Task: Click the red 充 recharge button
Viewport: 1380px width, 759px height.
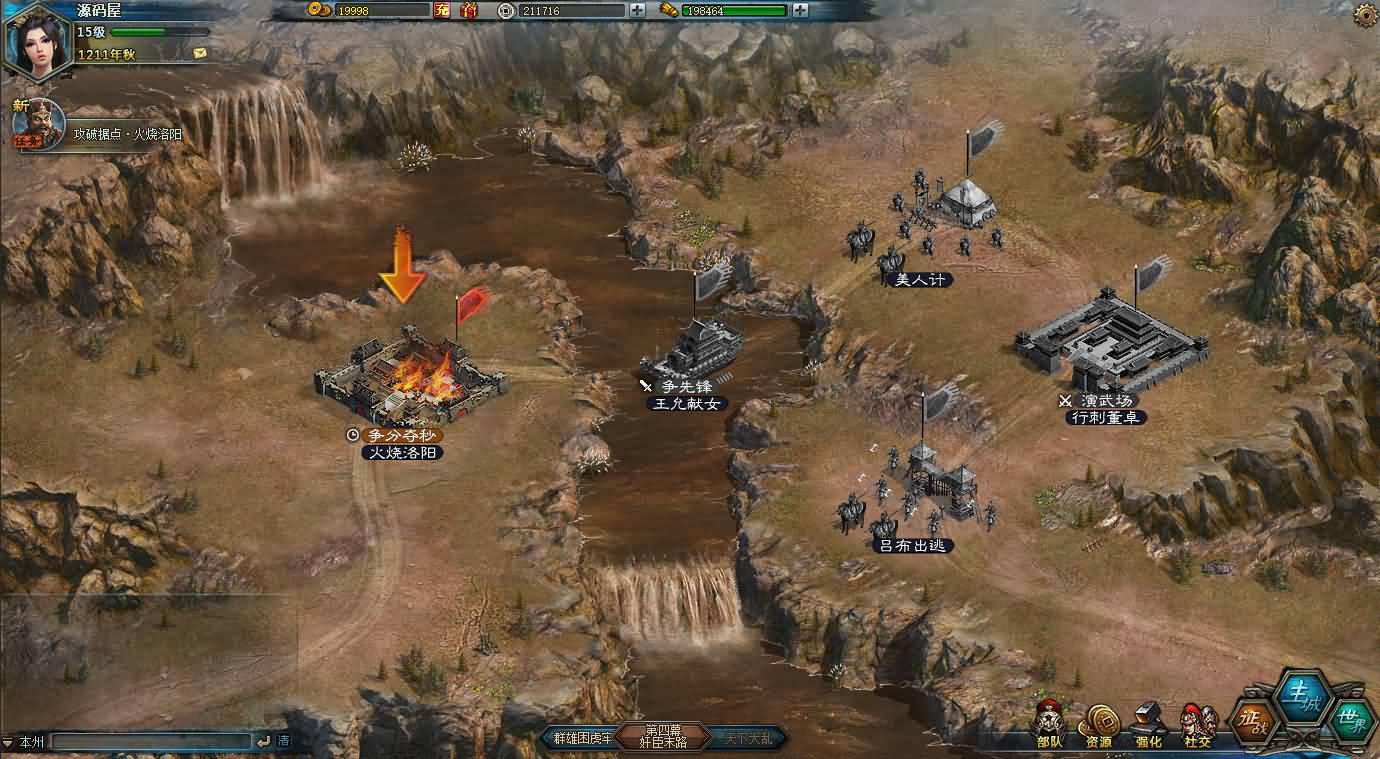Action: point(442,11)
